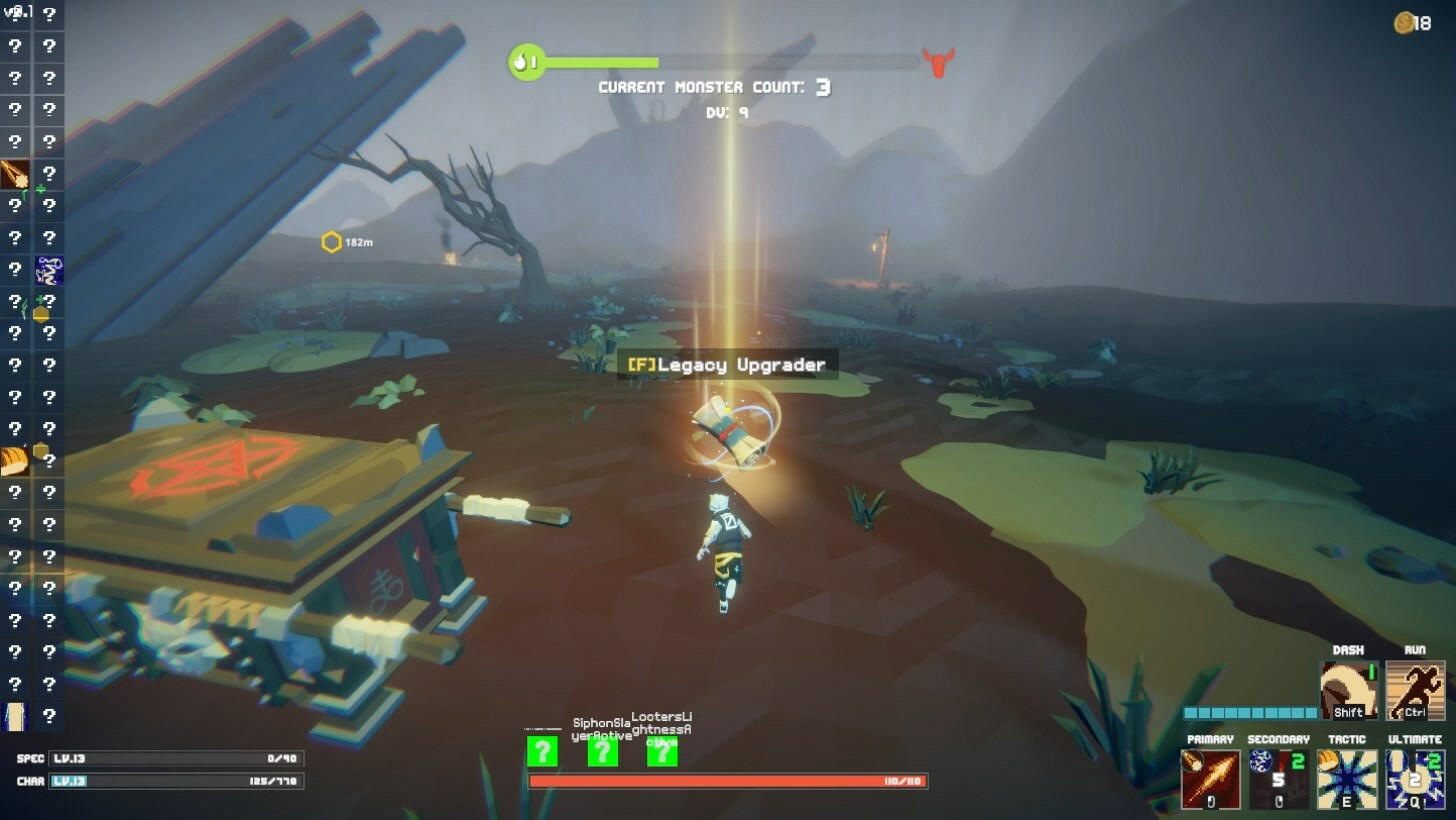Toggle the Run ability icon
1456x820 pixels.
coord(1415,690)
